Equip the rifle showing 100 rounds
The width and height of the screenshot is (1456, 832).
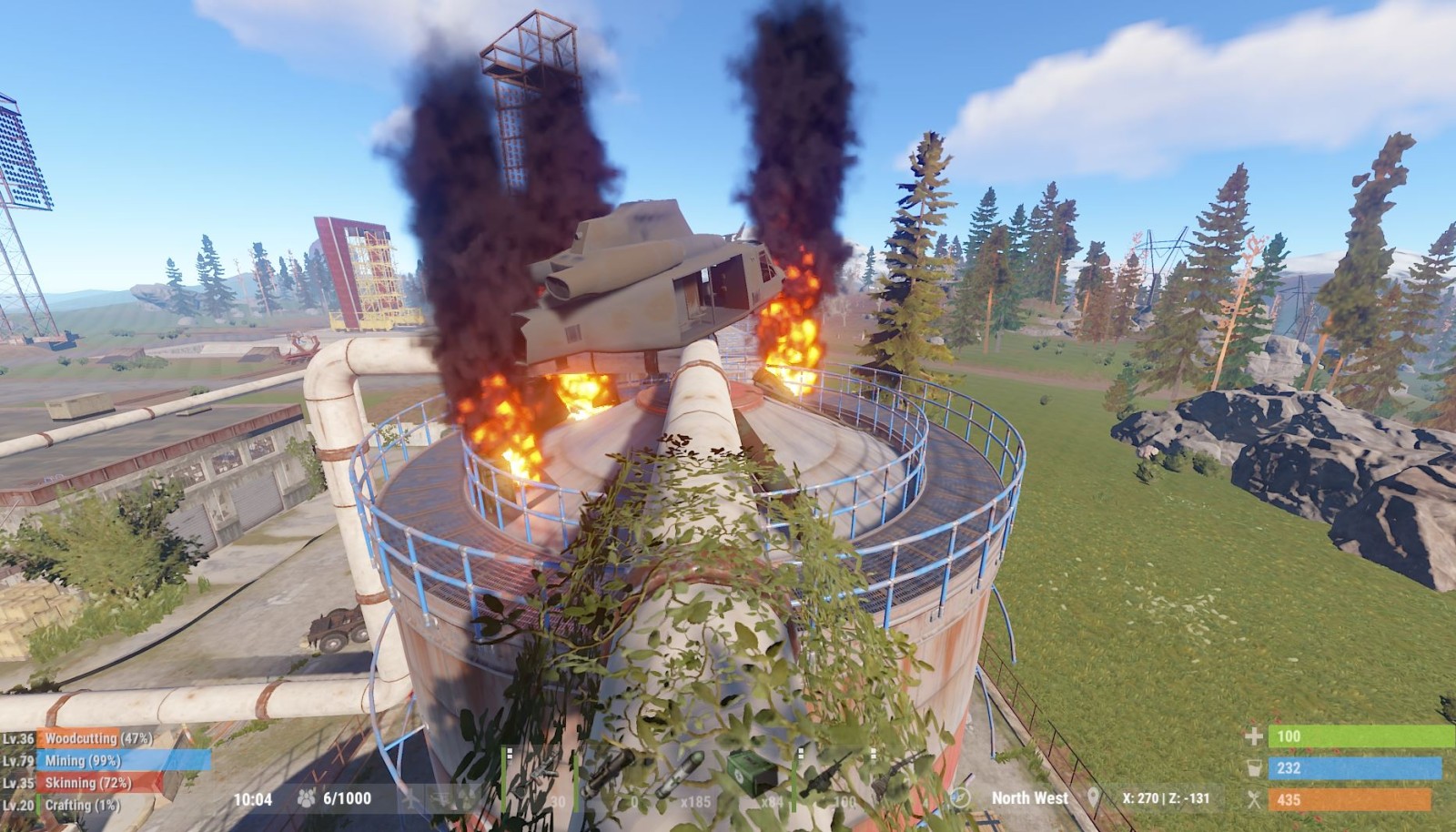click(830, 776)
